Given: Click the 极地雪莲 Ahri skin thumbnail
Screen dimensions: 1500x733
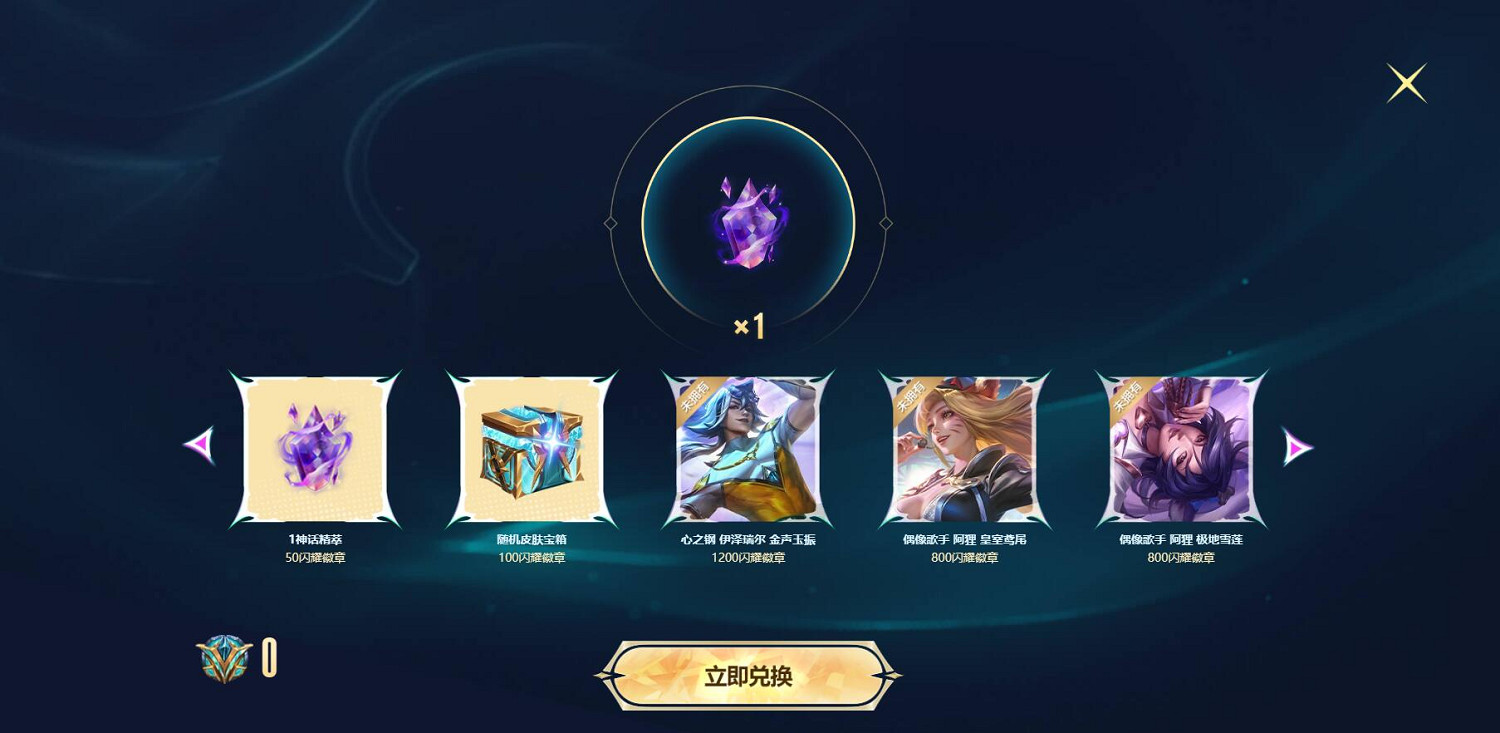Looking at the screenshot, I should tap(1178, 447).
